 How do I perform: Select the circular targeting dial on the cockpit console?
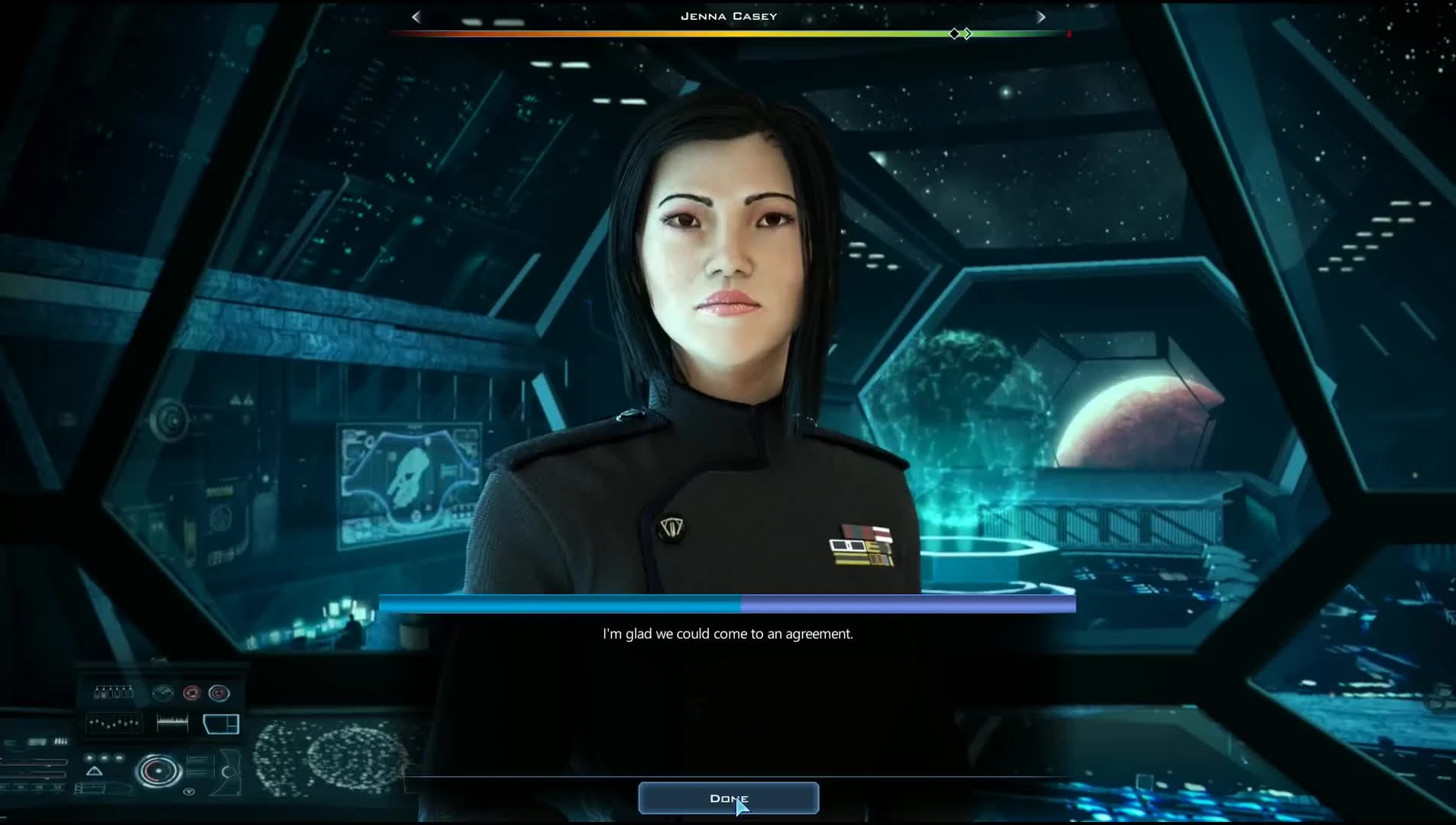pyautogui.click(x=159, y=772)
